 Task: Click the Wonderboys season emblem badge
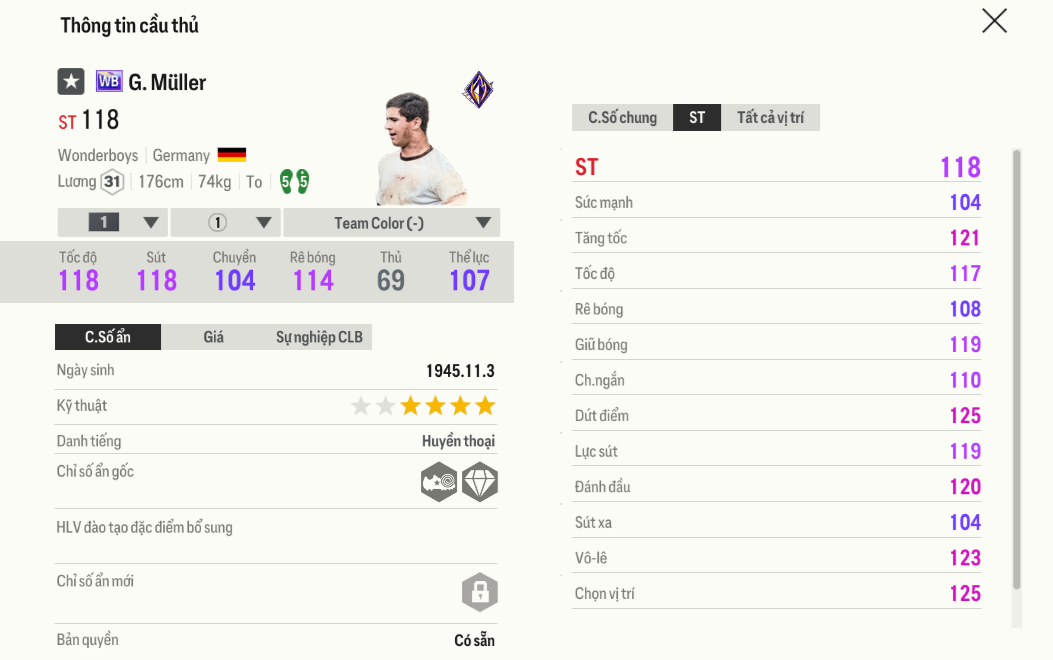click(x=478, y=90)
